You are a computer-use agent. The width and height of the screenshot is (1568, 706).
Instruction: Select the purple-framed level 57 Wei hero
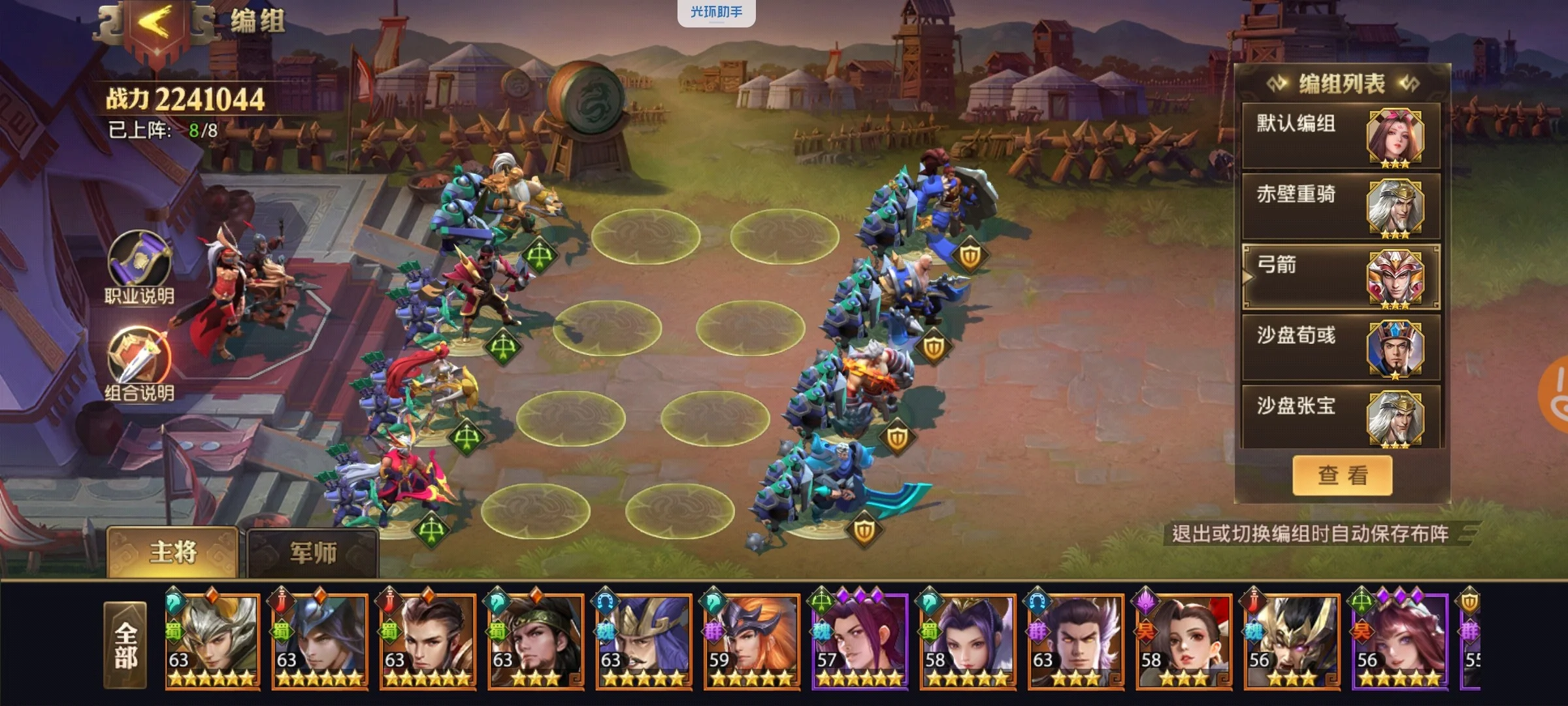point(859,641)
